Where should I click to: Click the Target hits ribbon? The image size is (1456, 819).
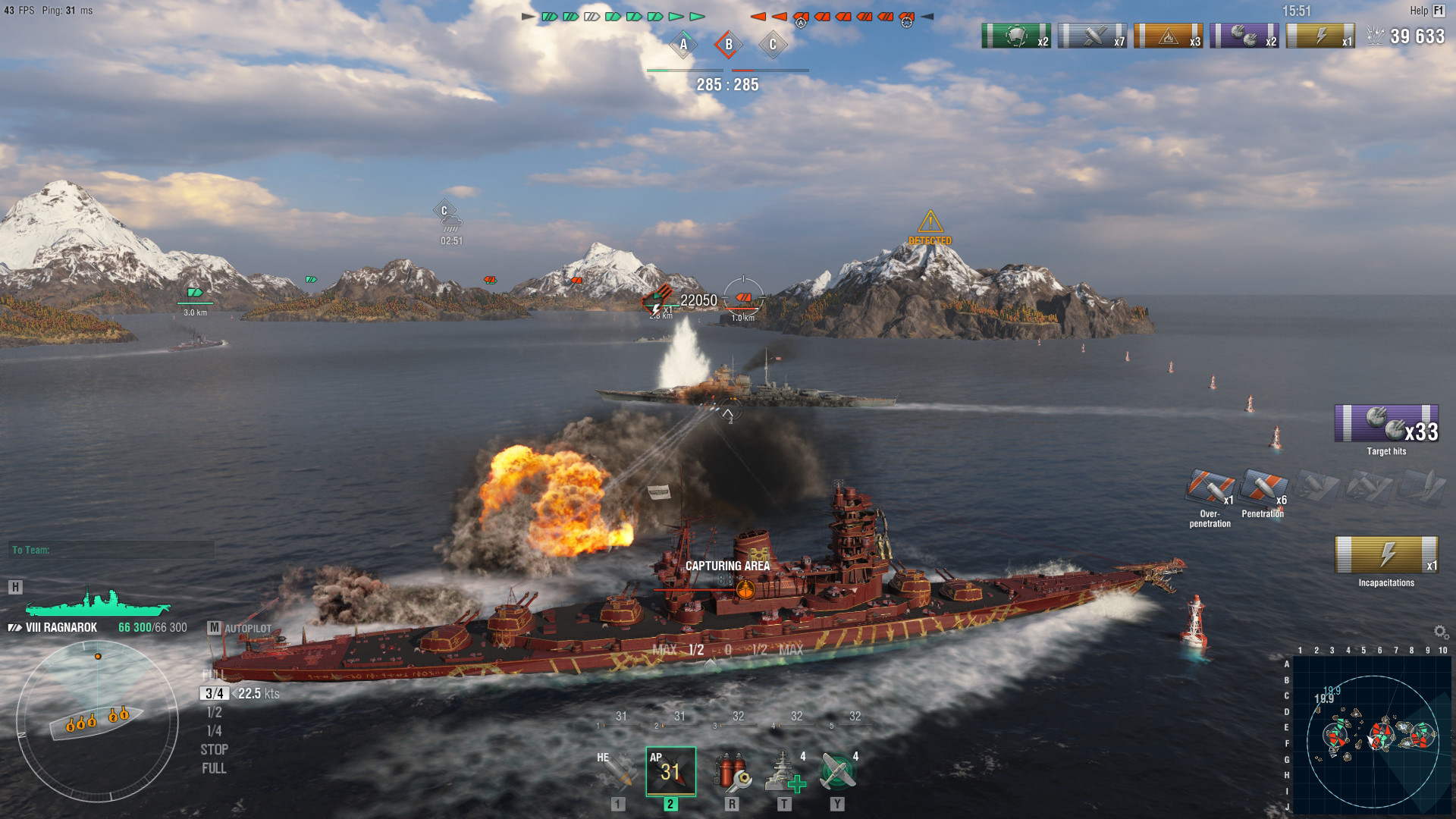[1386, 424]
